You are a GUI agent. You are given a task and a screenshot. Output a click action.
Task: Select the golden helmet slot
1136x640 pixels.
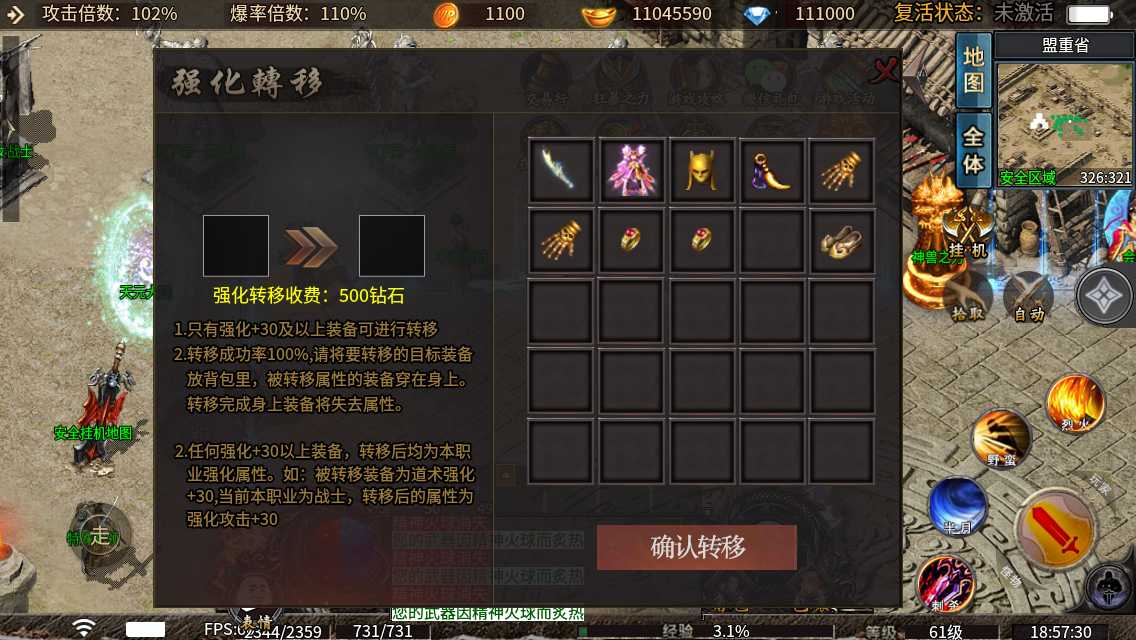(701, 170)
